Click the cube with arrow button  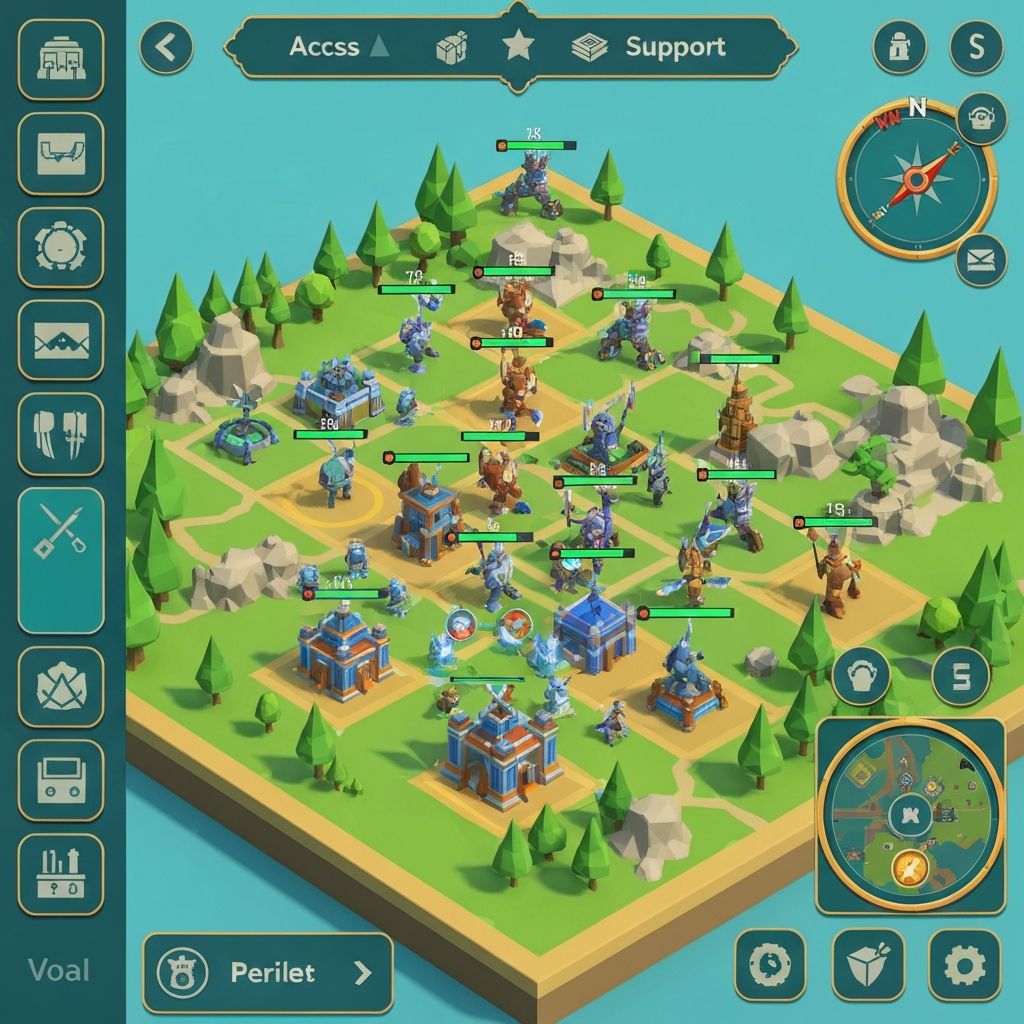tap(868, 965)
